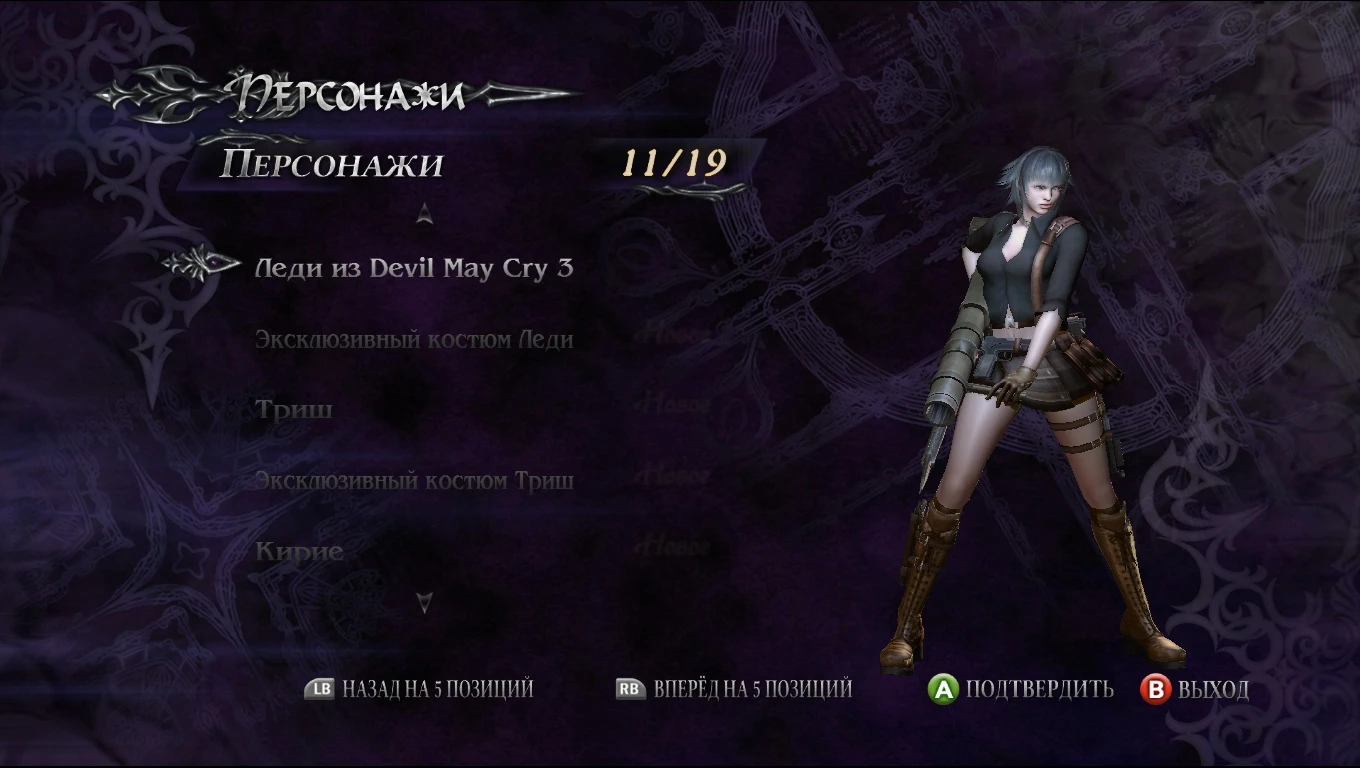Click the LB button icon near "Назад на 5 позиций"
The width and height of the screenshot is (1360, 768).
(x=318, y=690)
